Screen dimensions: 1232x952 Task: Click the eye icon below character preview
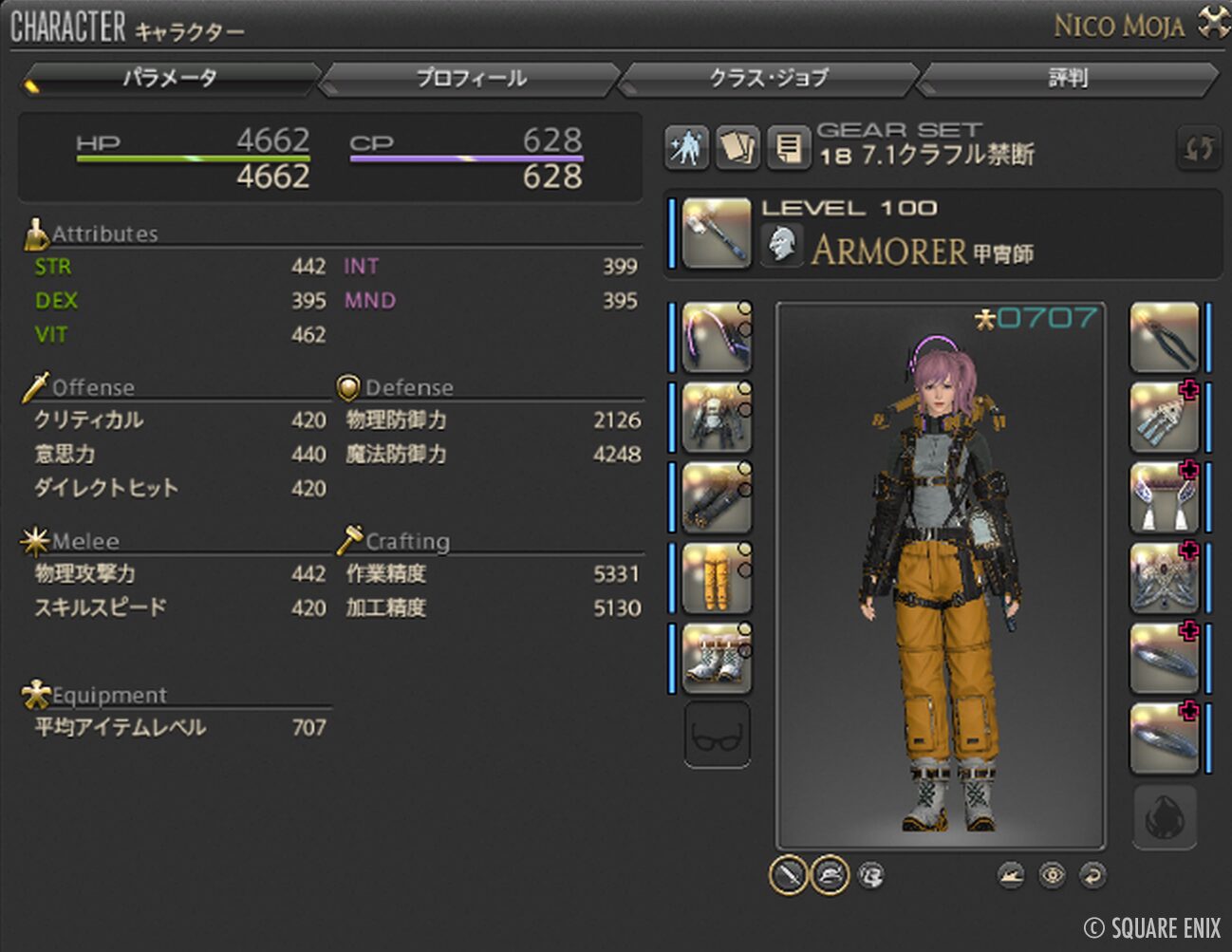(x=1052, y=875)
